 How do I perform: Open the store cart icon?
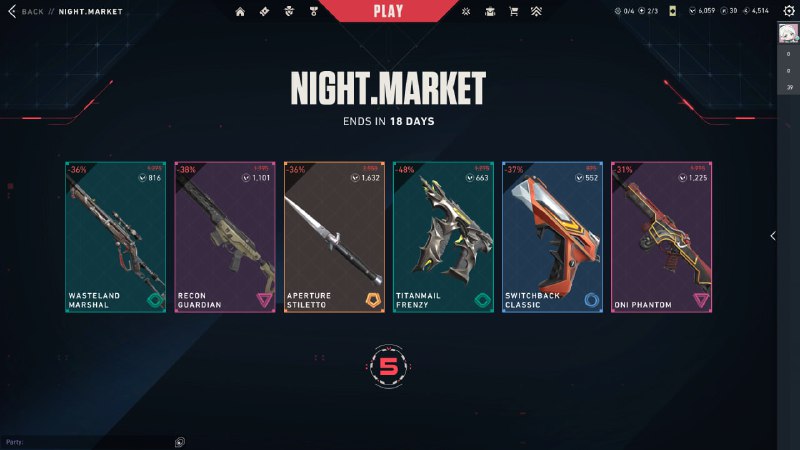click(x=514, y=11)
